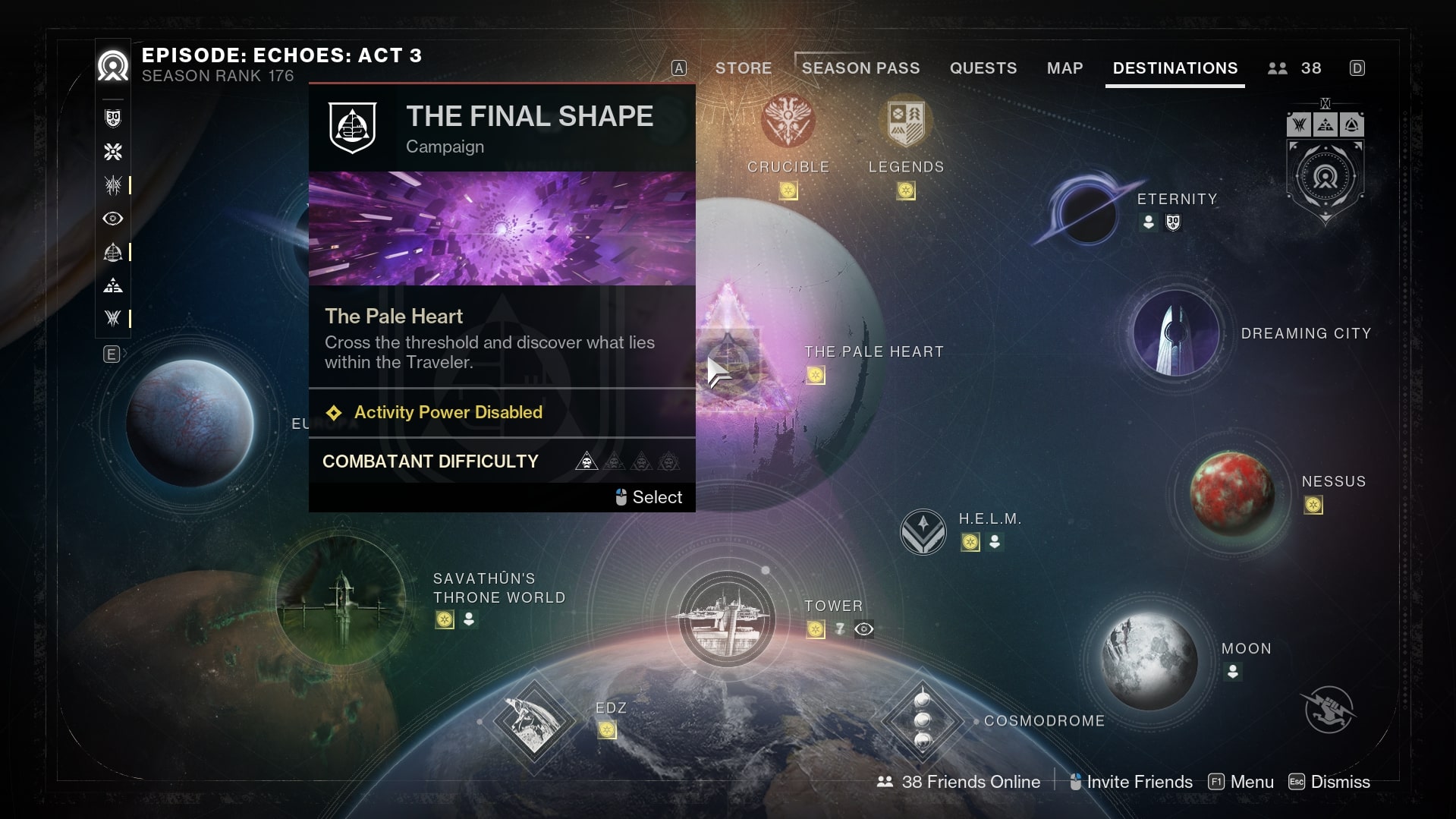
Task: Open the EDZ destination diamond
Action: coord(533,721)
